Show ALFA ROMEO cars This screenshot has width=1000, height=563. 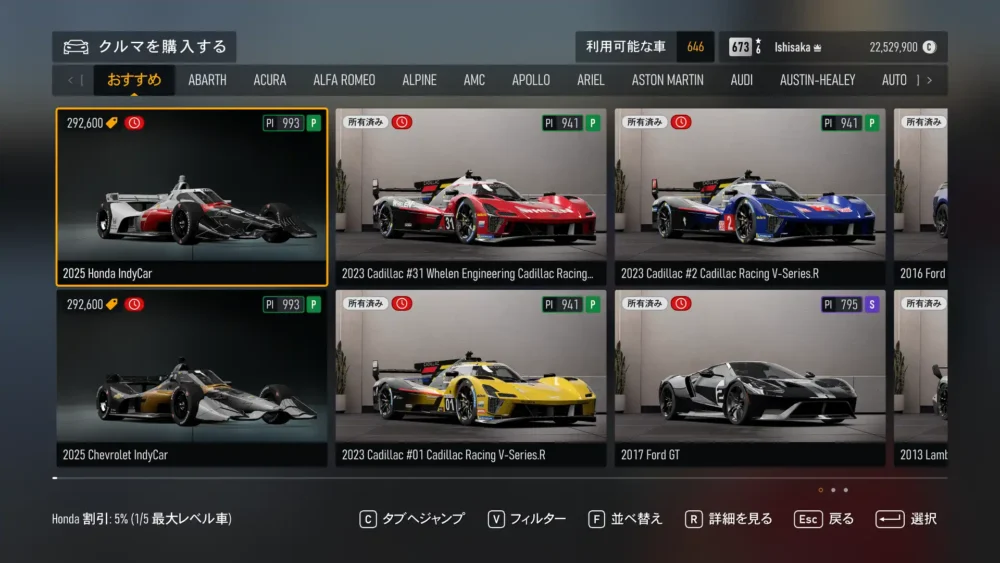coord(344,80)
